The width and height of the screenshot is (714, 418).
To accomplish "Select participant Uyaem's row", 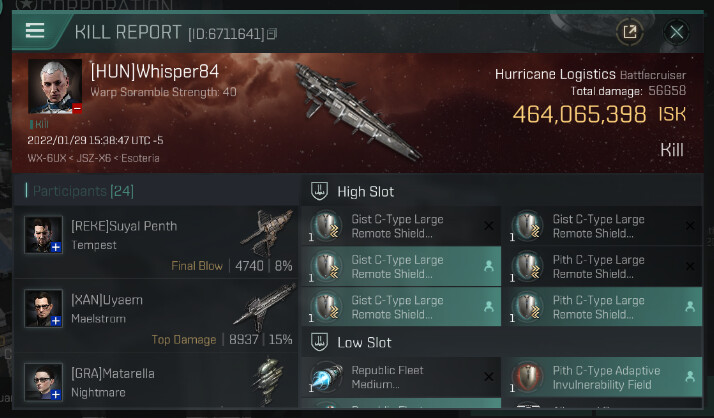I will click(x=160, y=311).
